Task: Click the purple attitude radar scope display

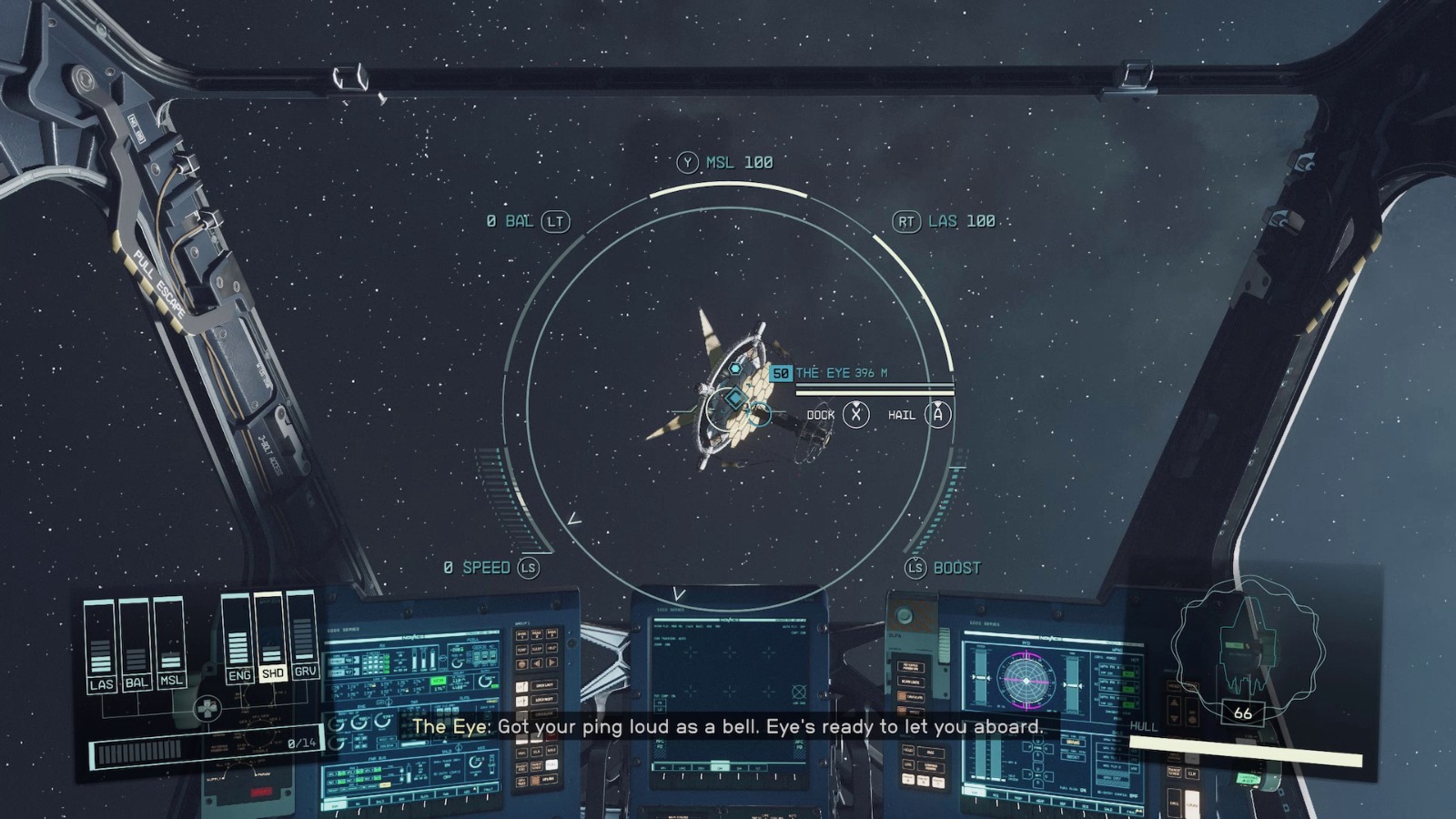Action: (1026, 681)
